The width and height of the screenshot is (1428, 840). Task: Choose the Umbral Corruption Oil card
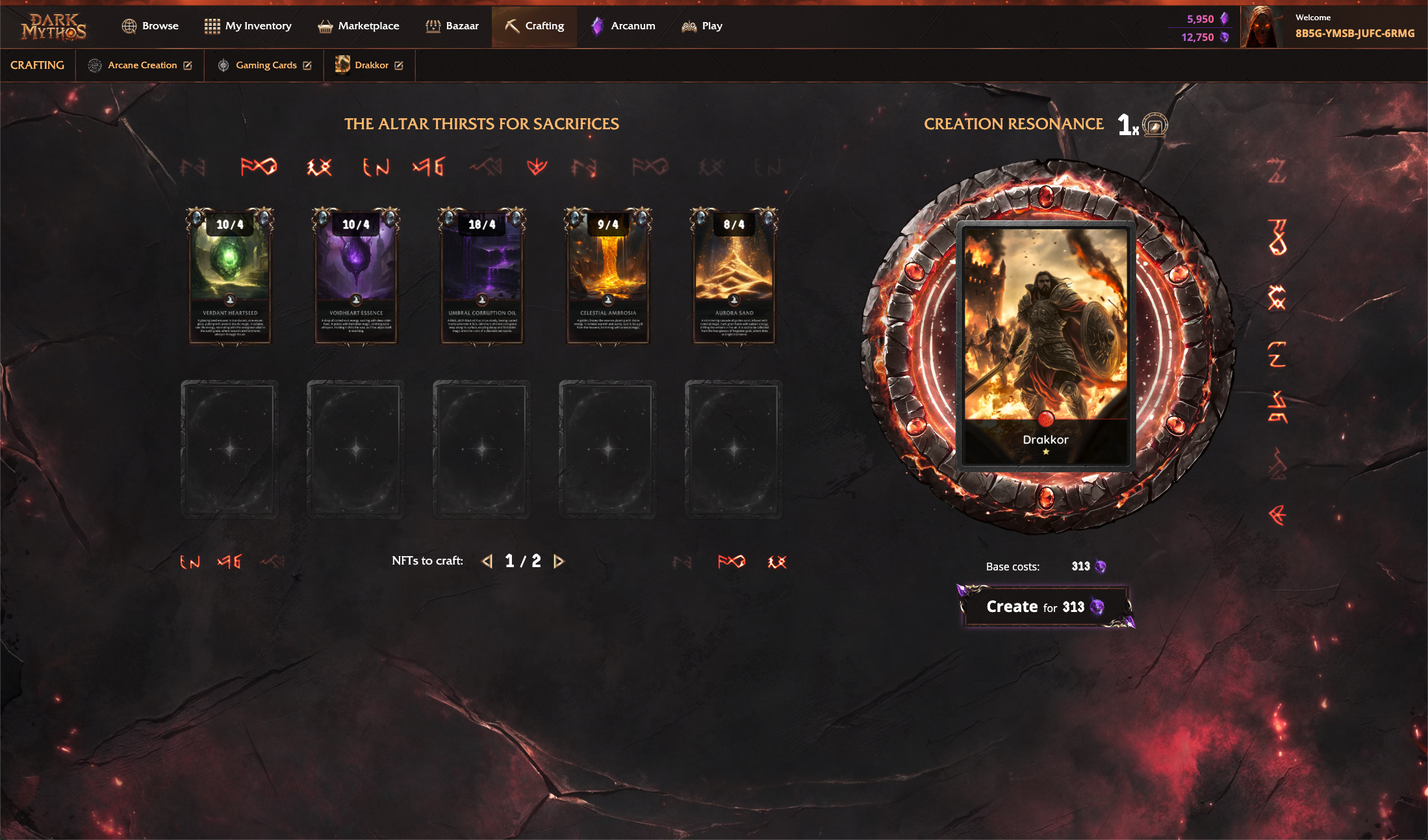tap(482, 276)
